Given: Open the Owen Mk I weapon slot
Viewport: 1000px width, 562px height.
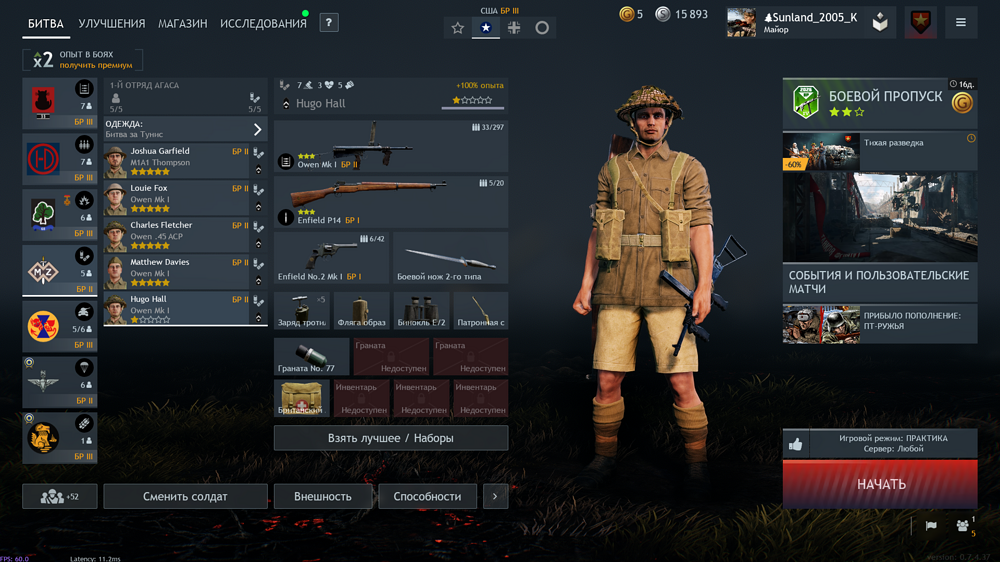Looking at the screenshot, I should 390,147.
